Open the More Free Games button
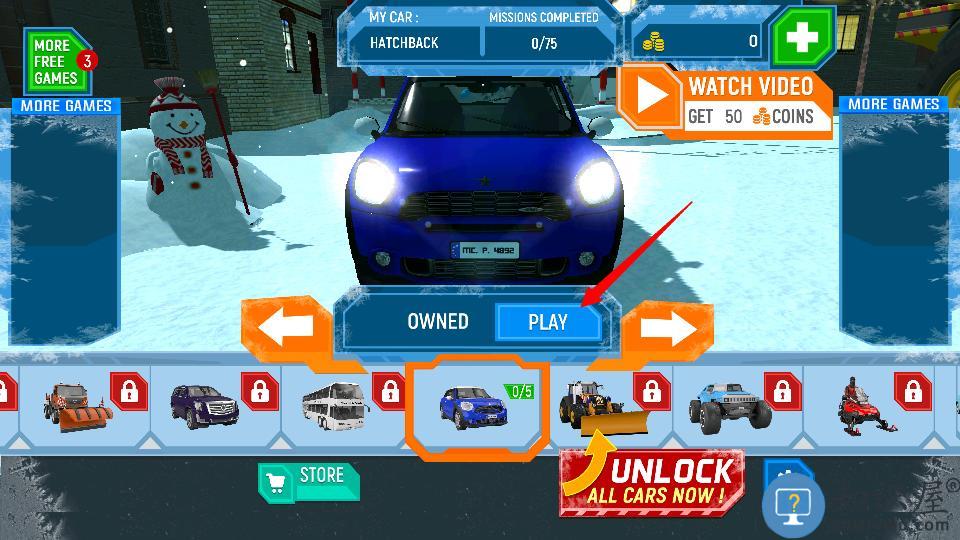Viewport: 960px width, 540px height. [57, 62]
